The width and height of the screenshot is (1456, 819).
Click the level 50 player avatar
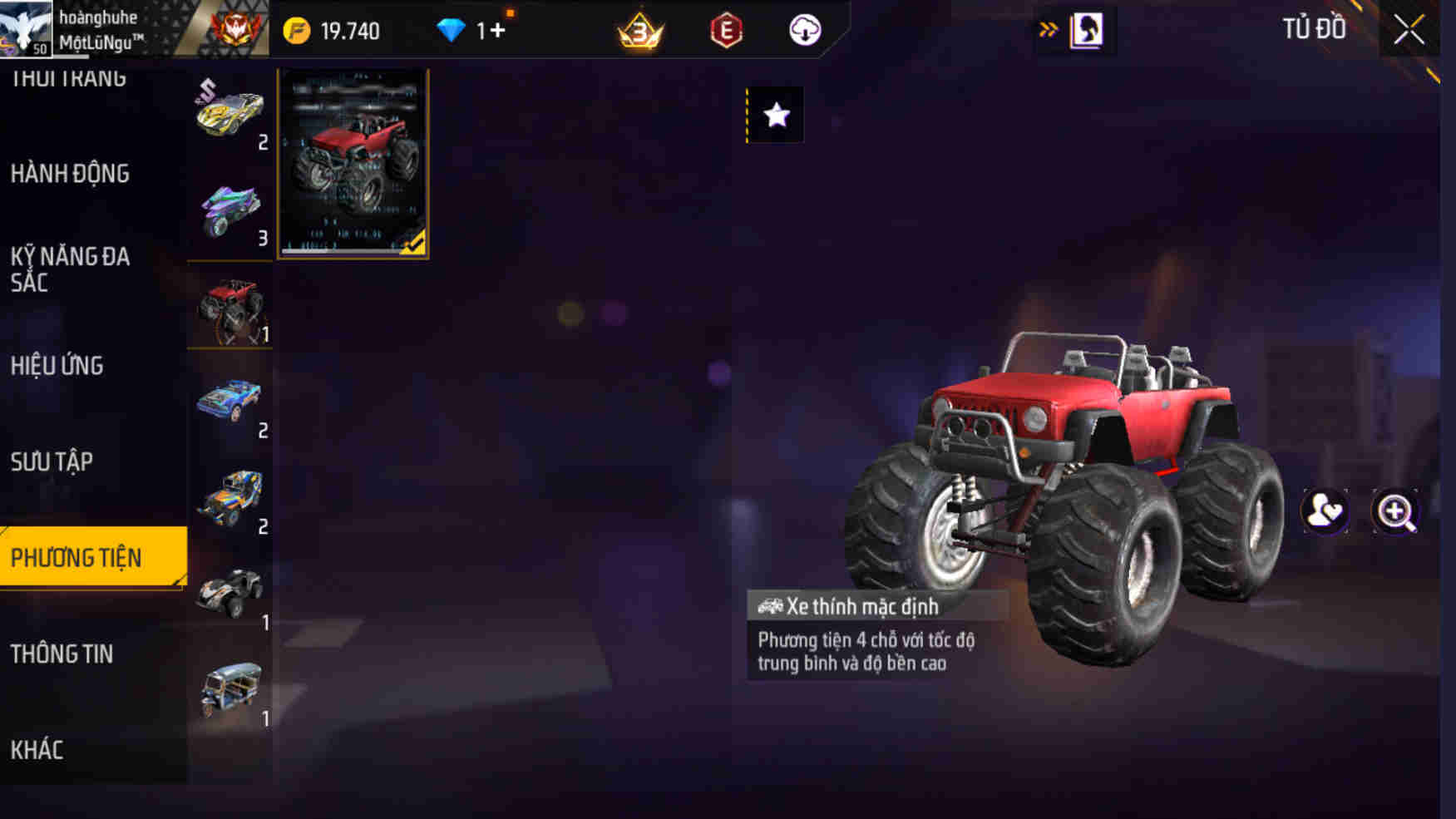[27, 27]
